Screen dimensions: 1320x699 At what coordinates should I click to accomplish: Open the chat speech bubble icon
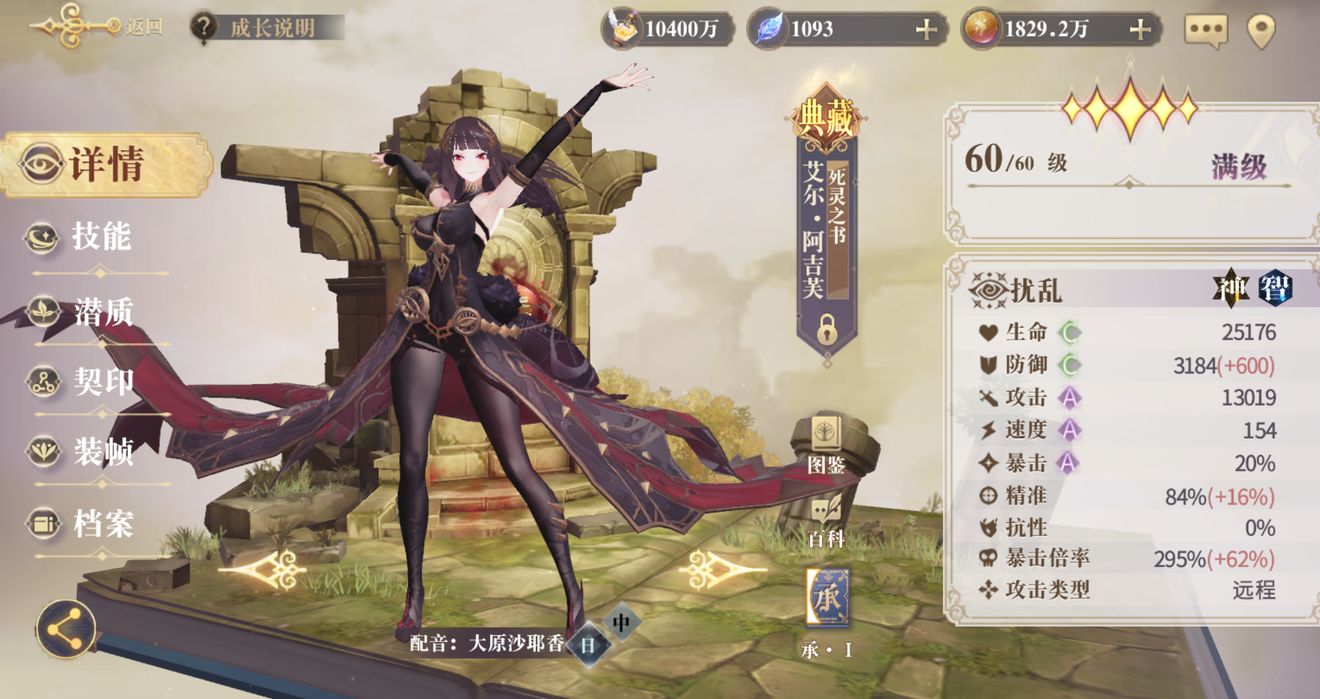[1205, 30]
